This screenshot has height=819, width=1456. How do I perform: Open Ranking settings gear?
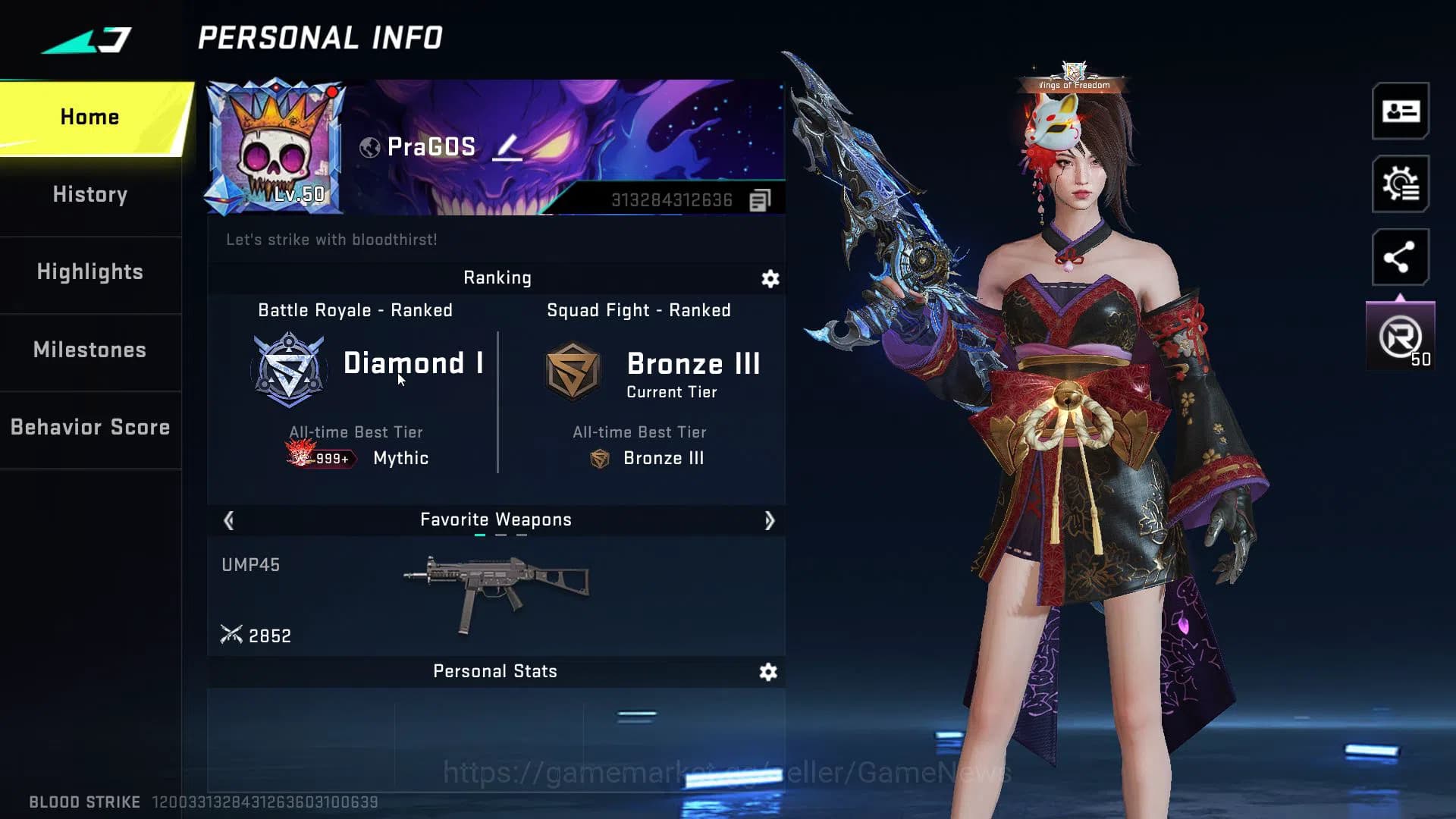(x=769, y=279)
